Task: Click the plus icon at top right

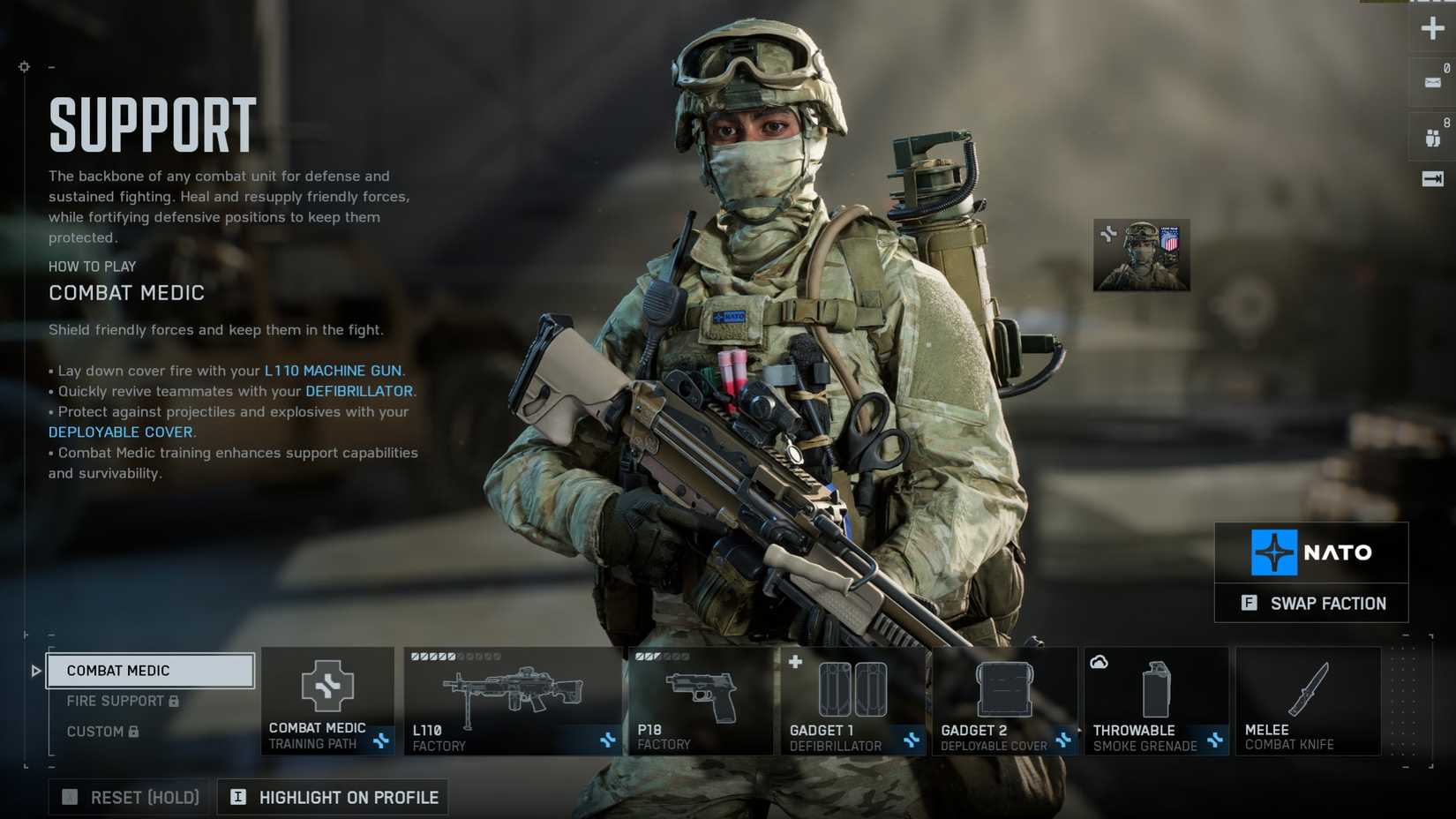Action: (1432, 28)
